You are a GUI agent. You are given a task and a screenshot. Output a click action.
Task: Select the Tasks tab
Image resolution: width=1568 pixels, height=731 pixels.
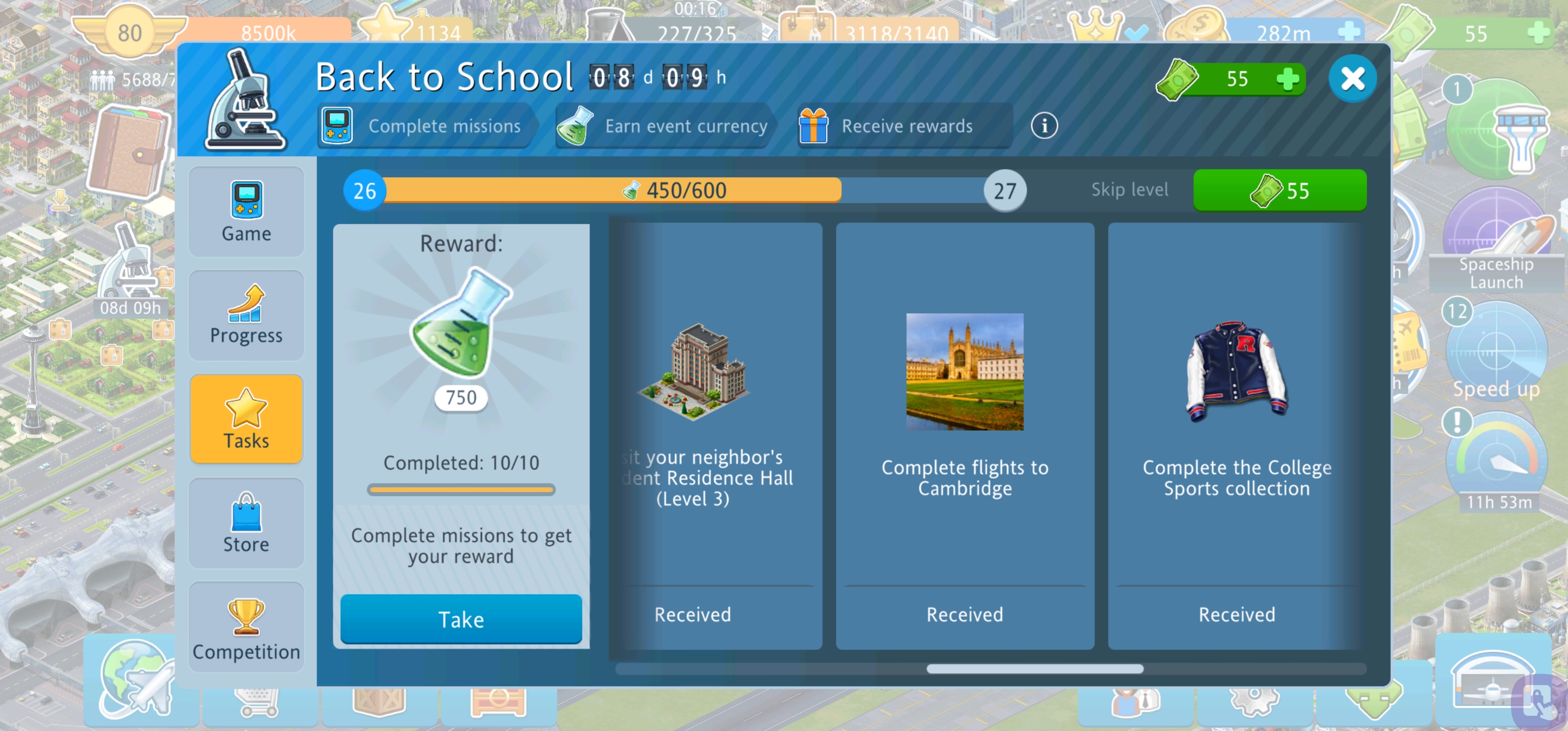246,419
